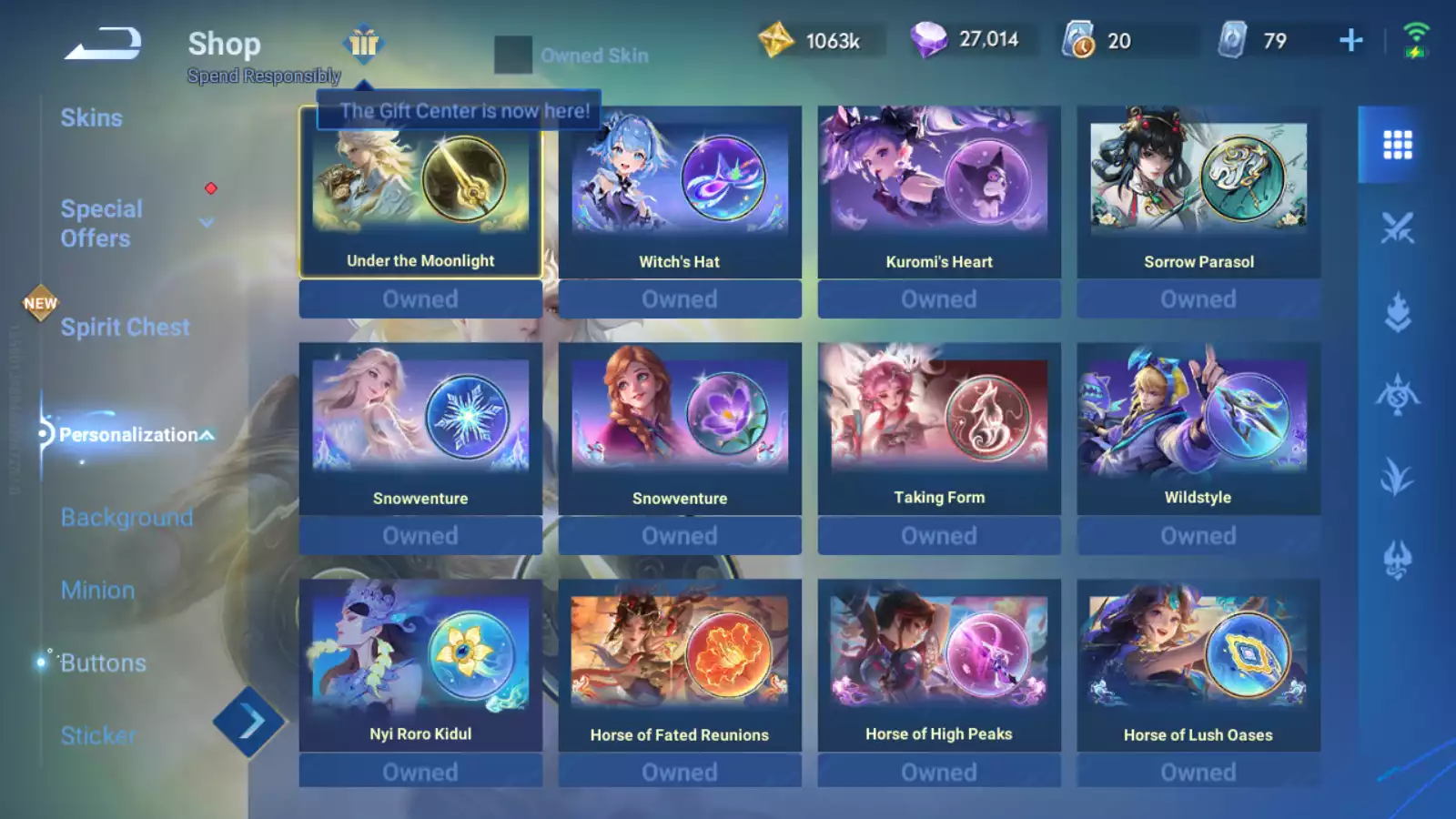Choose the Witch's Hat item card
Image resolution: width=1456 pixels, height=819 pixels.
click(680, 192)
